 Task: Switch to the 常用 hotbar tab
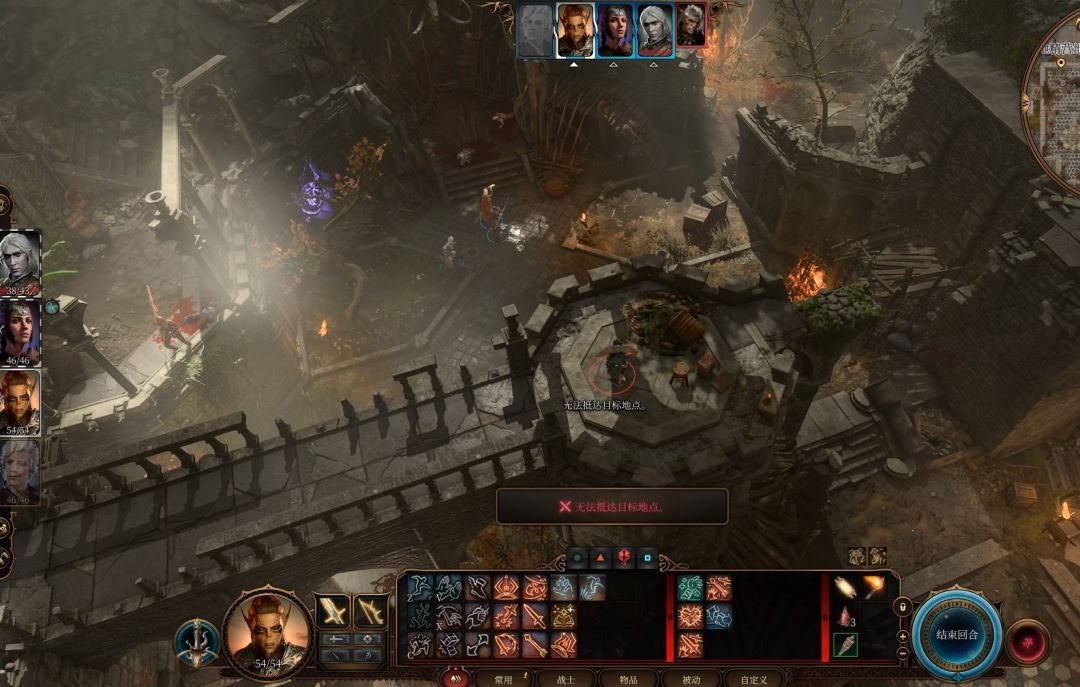[x=503, y=679]
